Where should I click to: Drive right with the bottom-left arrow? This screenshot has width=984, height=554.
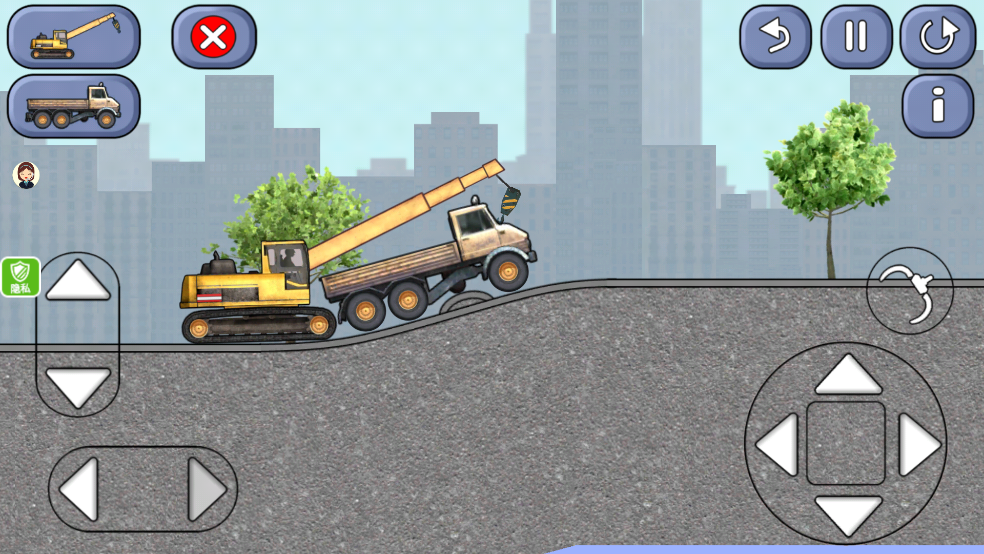pos(206,489)
